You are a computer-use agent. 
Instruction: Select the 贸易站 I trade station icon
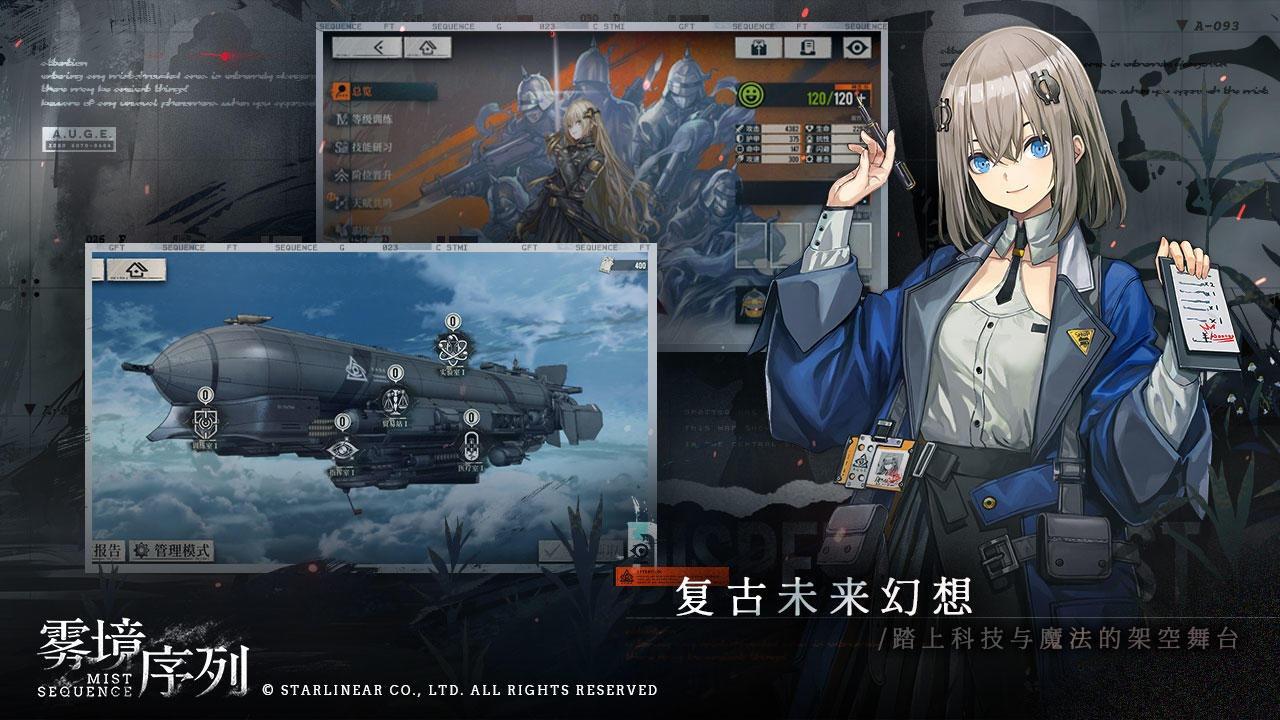(x=395, y=400)
